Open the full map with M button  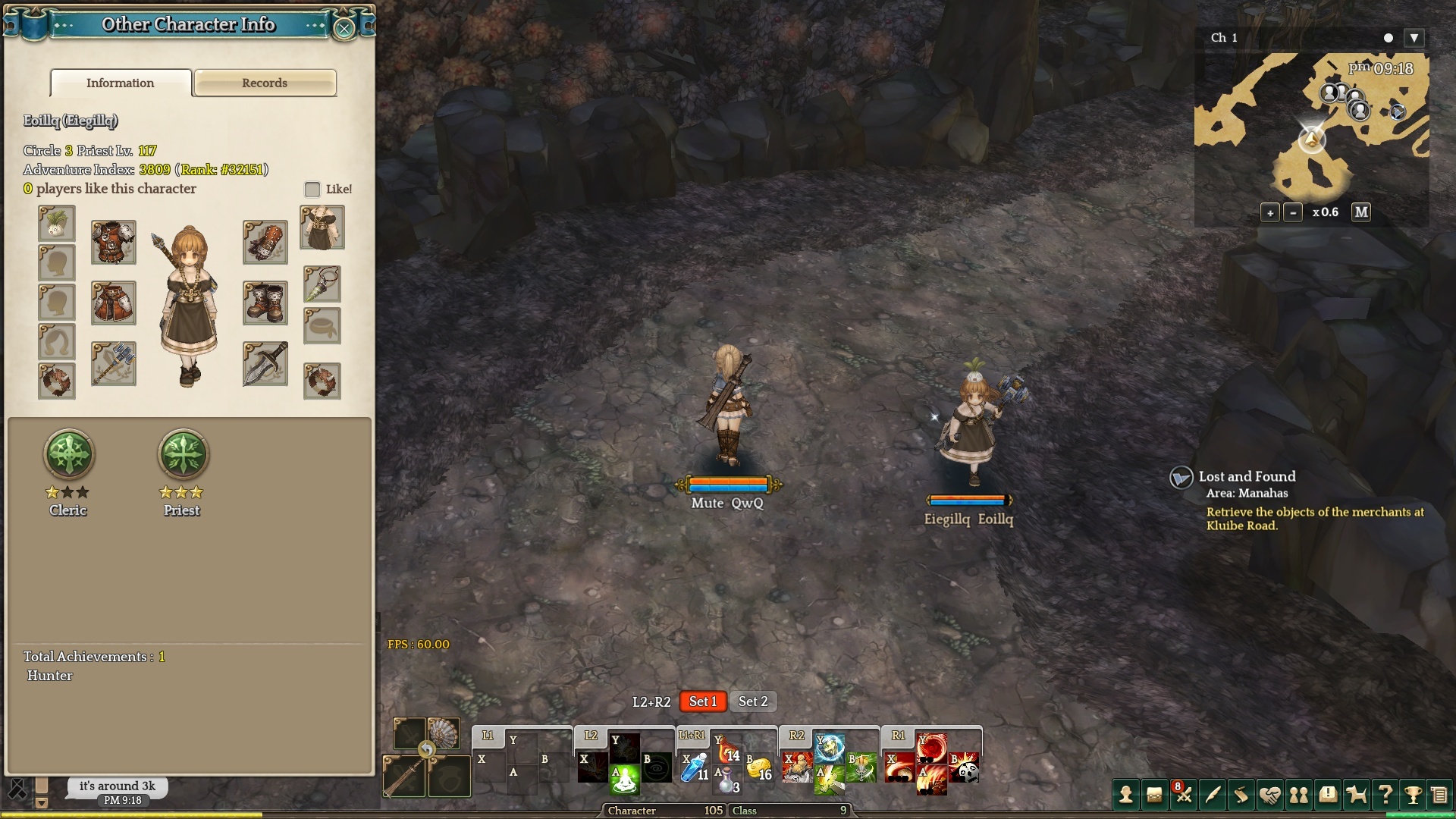1361,212
